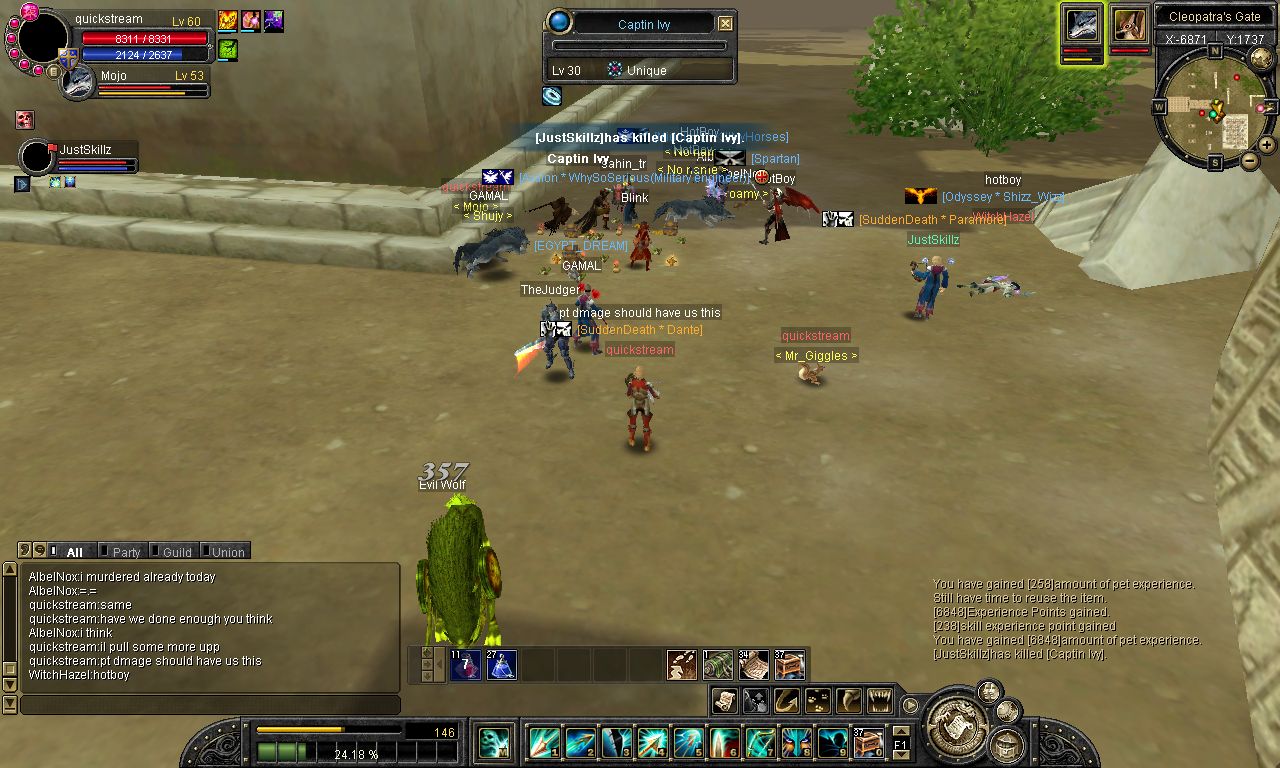The height and width of the screenshot is (768, 1280).
Task: Select the fox pet portrait
Action: (1129, 25)
